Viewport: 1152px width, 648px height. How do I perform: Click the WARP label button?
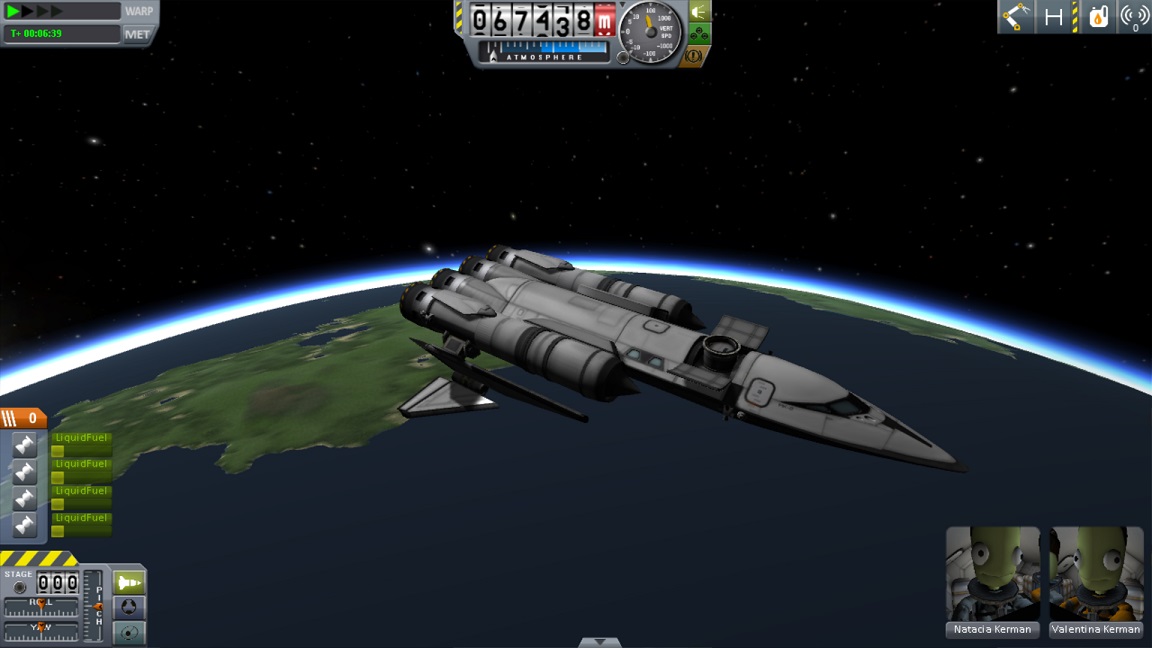139,11
